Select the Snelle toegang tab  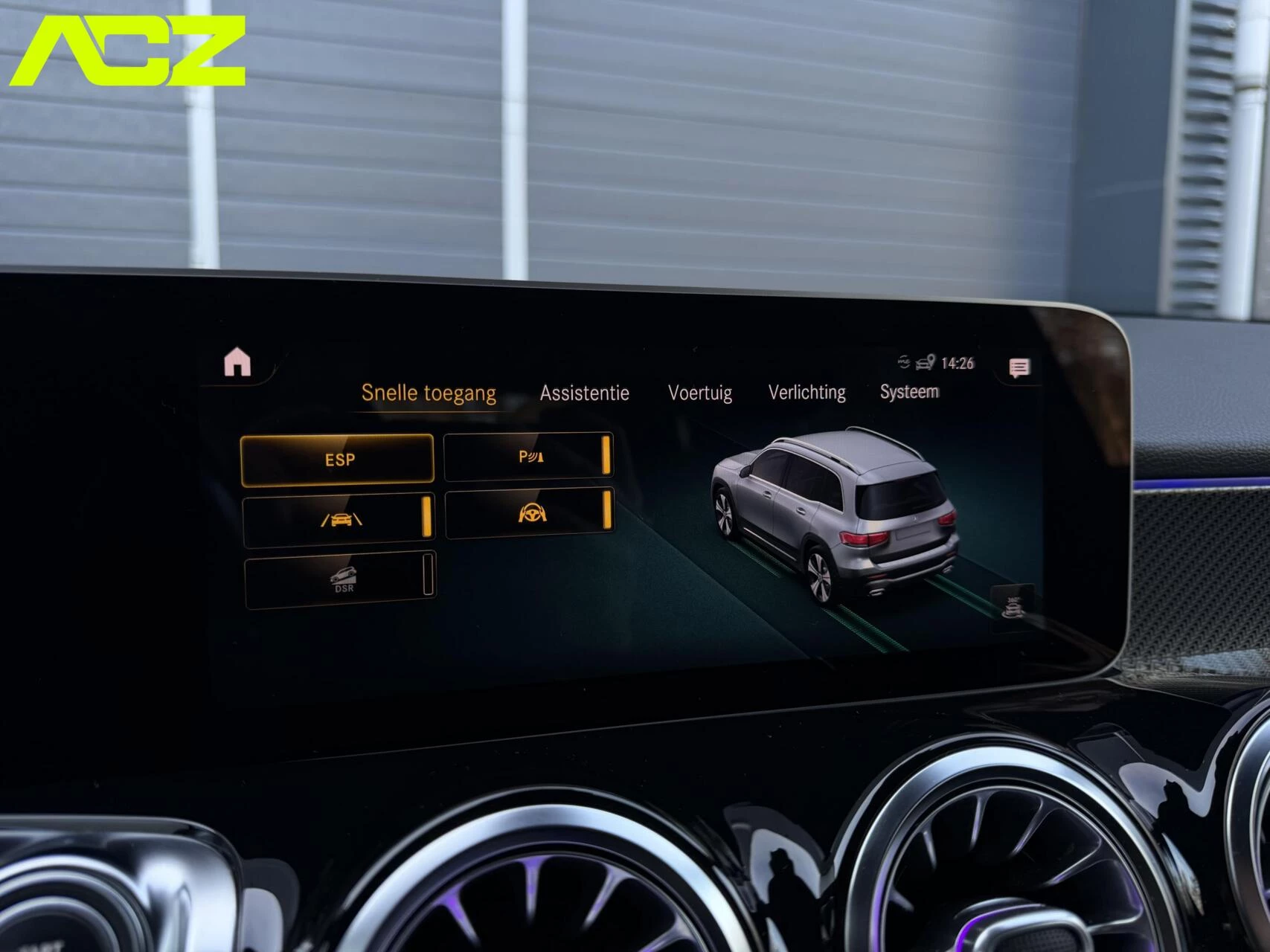429,392
